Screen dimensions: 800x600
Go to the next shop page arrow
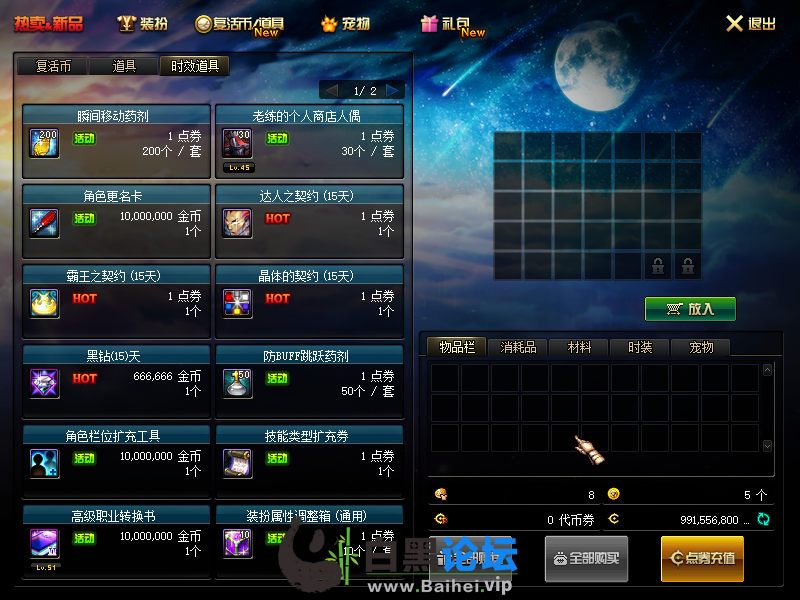click(x=394, y=90)
